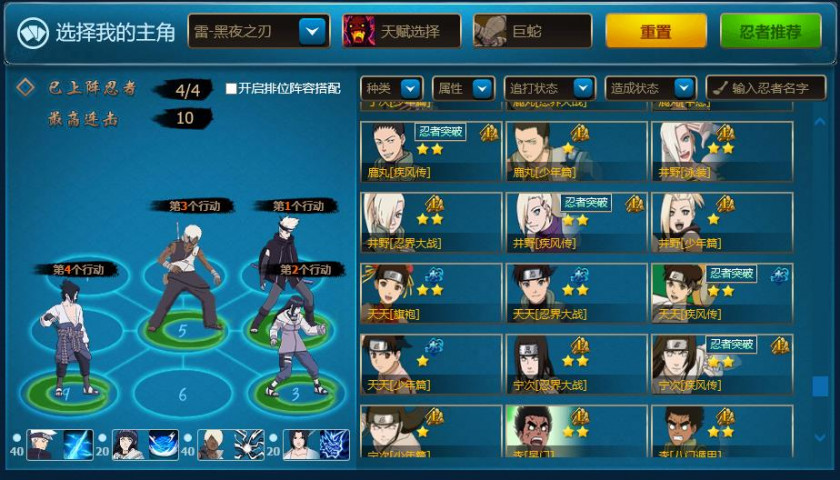Click the empty formation slot numbered 6
The image size is (840, 480).
click(182, 393)
